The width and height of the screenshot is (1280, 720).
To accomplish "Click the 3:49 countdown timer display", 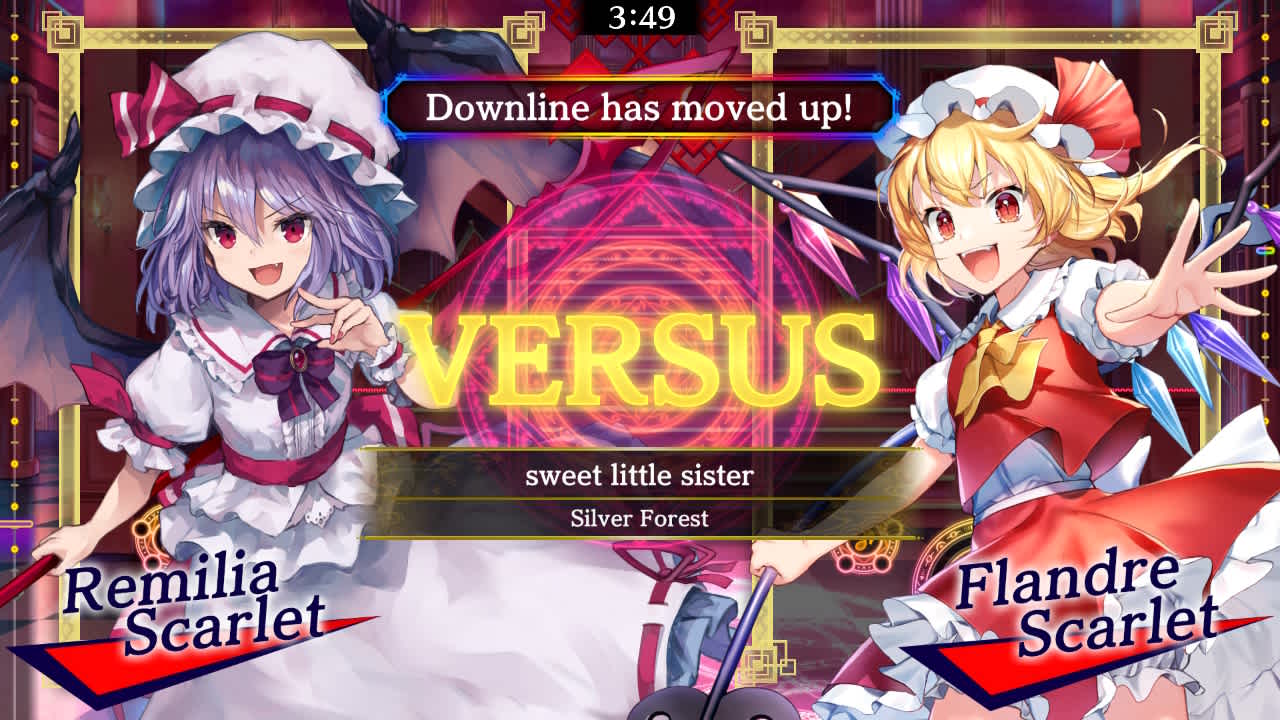I will click(640, 15).
